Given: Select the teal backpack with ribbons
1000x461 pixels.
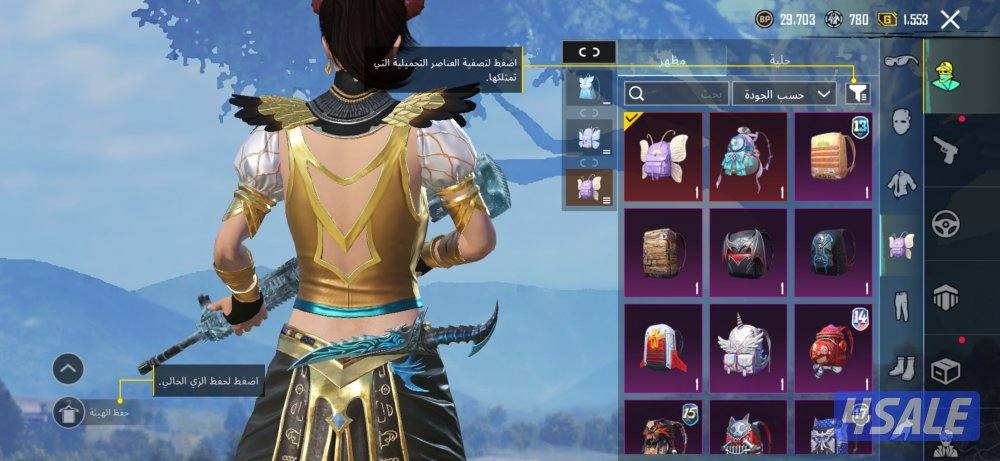Looking at the screenshot, I should (747, 155).
